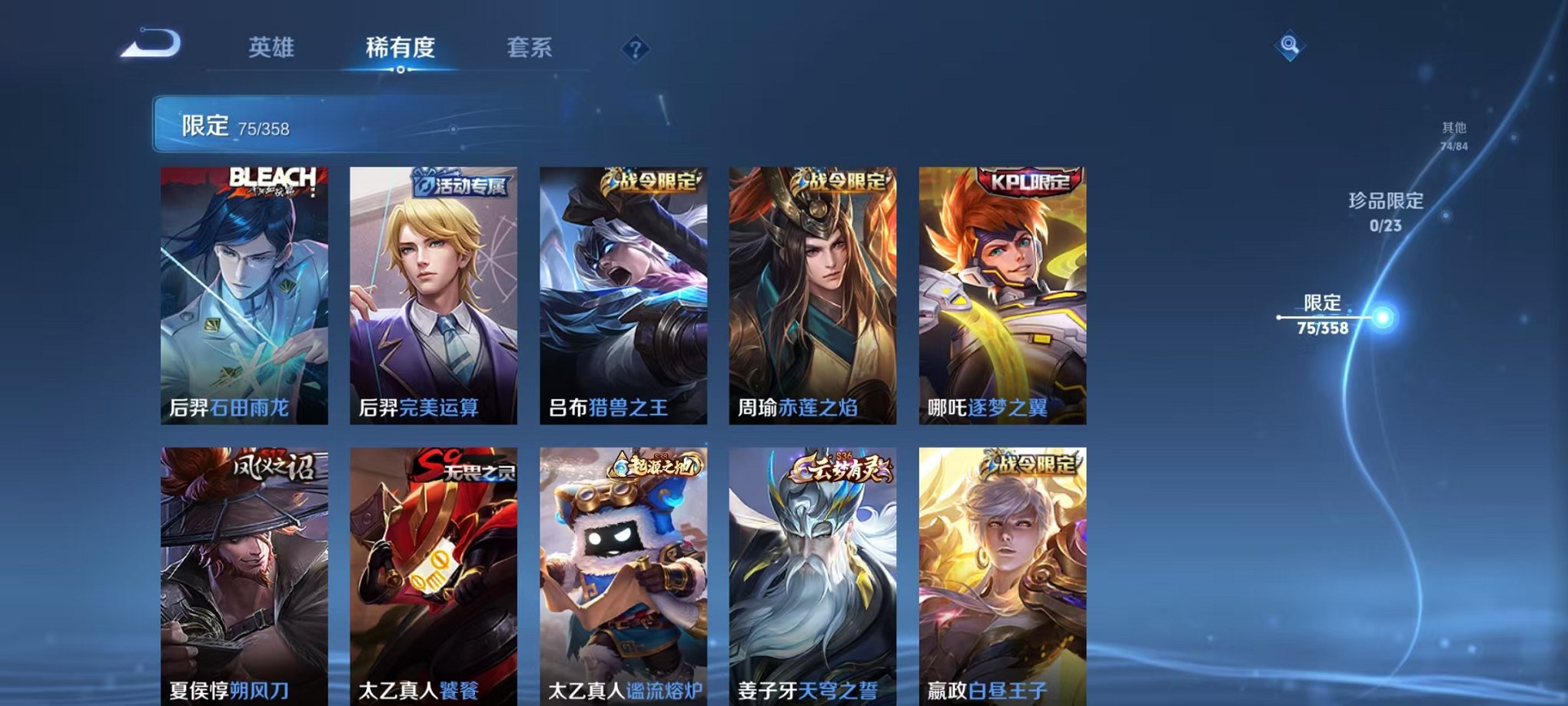Select the 稀有度 tab
This screenshot has width=1568, height=706.
[x=400, y=48]
